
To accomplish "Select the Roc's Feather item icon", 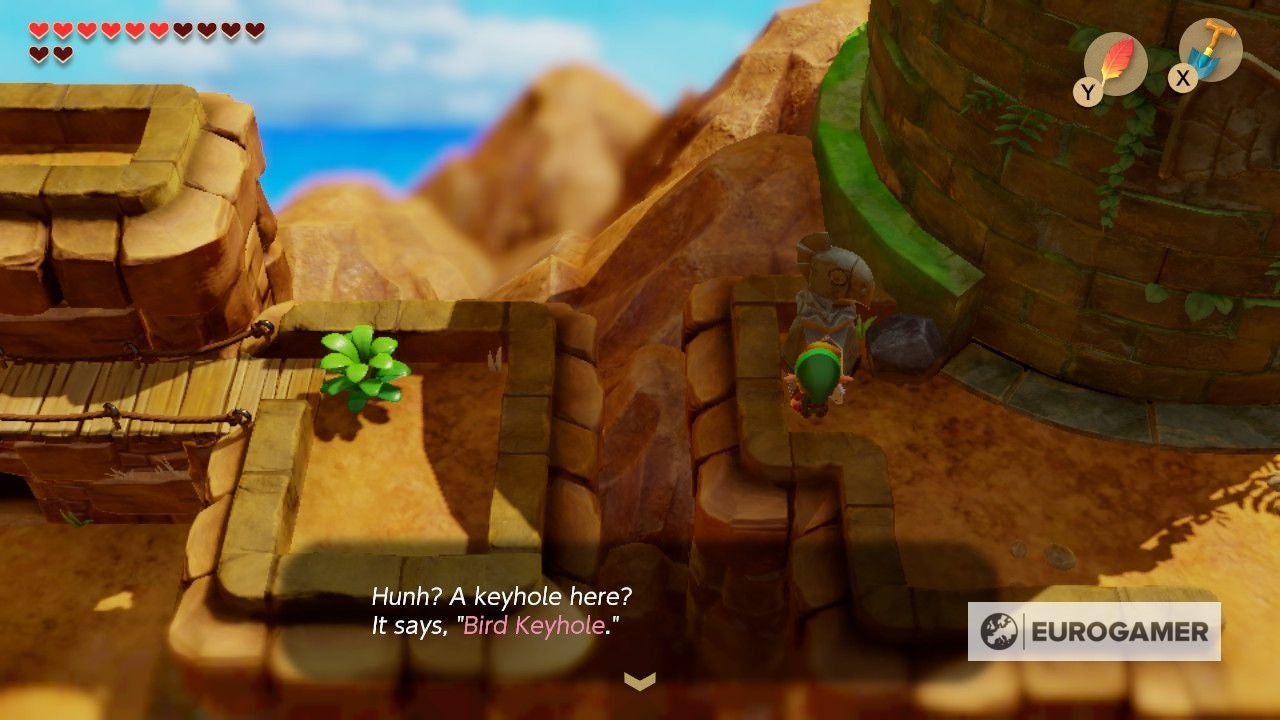I will (1115, 62).
